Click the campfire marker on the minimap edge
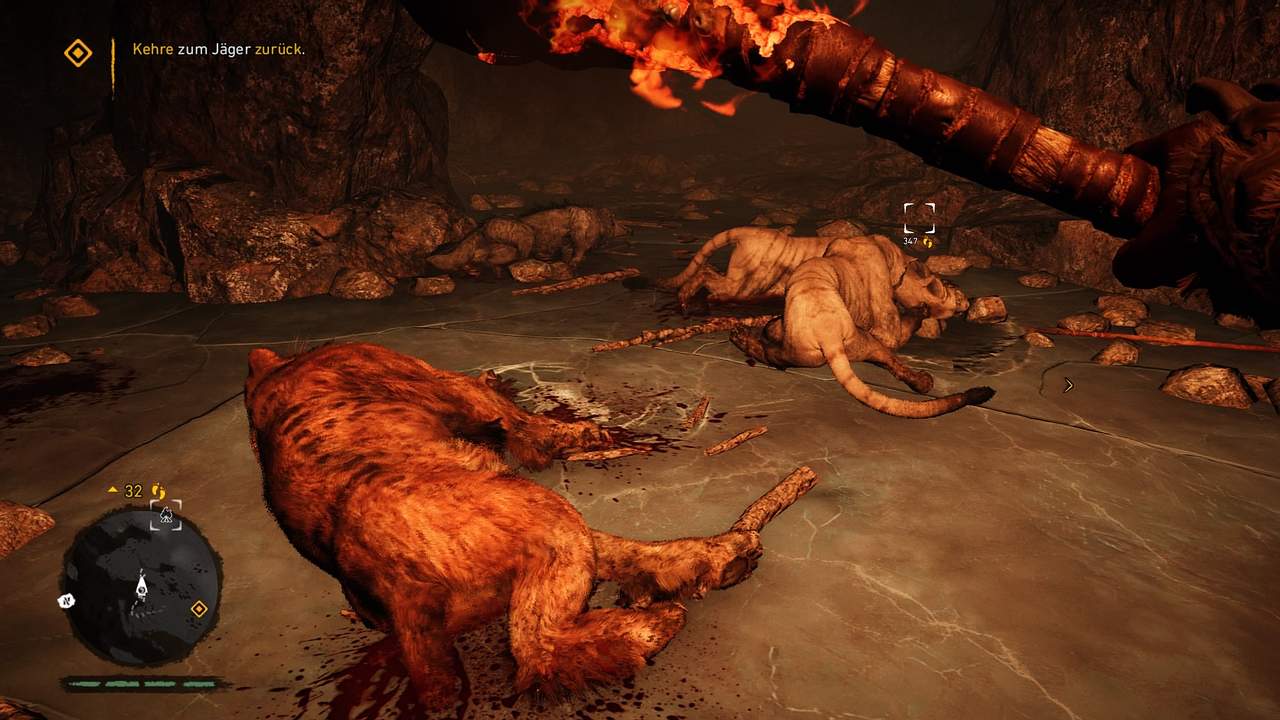The height and width of the screenshot is (720, 1280). (166, 516)
